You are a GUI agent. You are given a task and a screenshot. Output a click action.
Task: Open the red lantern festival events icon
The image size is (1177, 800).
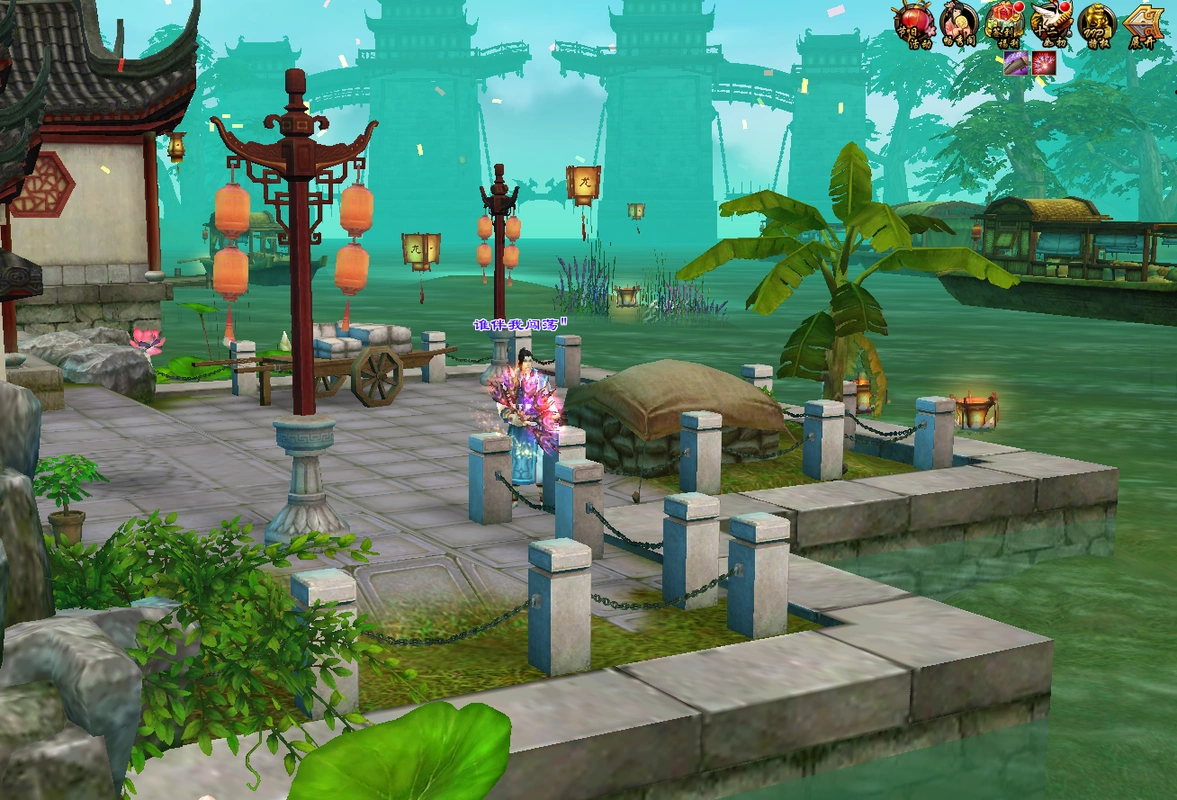pos(912,22)
